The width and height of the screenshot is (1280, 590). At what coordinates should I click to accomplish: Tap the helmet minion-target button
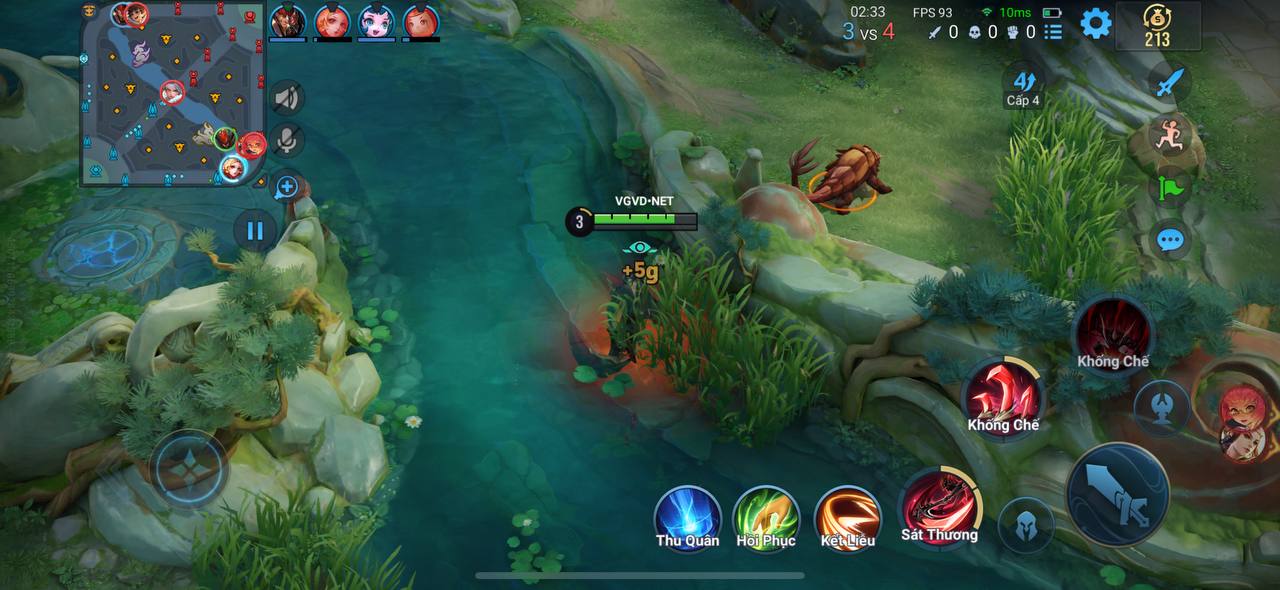[x=1026, y=525]
